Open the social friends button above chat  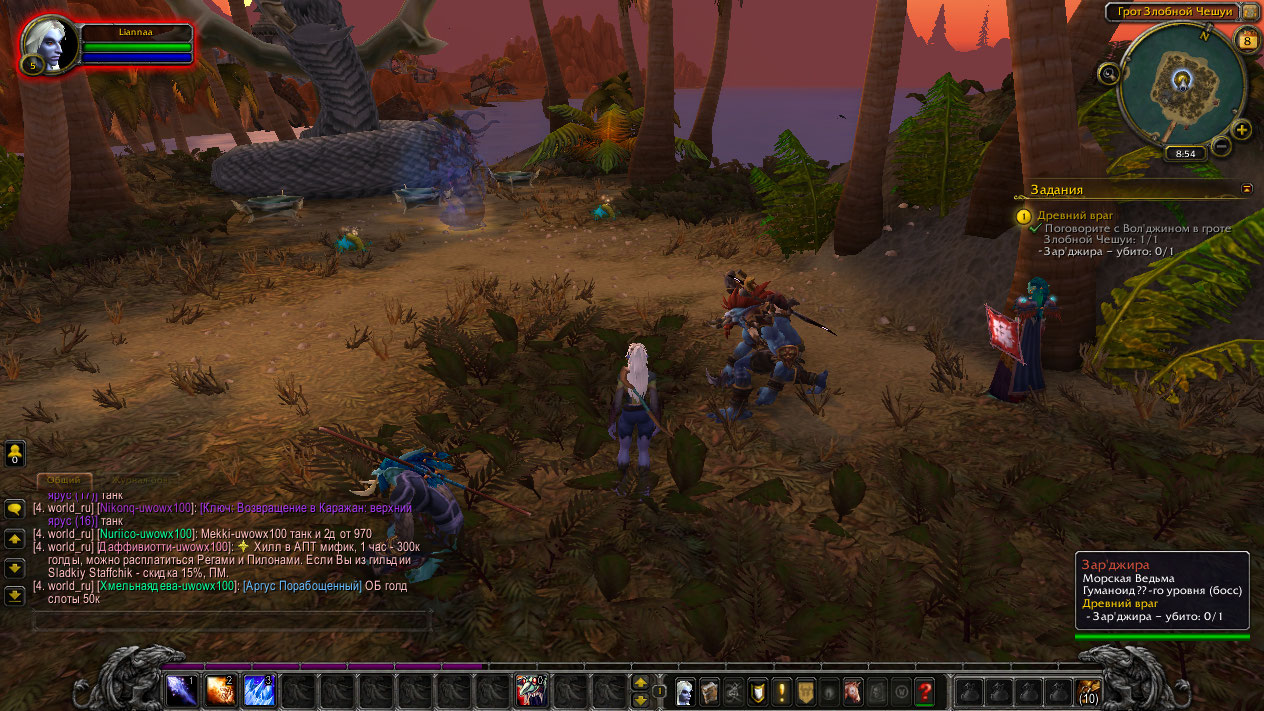[x=15, y=453]
